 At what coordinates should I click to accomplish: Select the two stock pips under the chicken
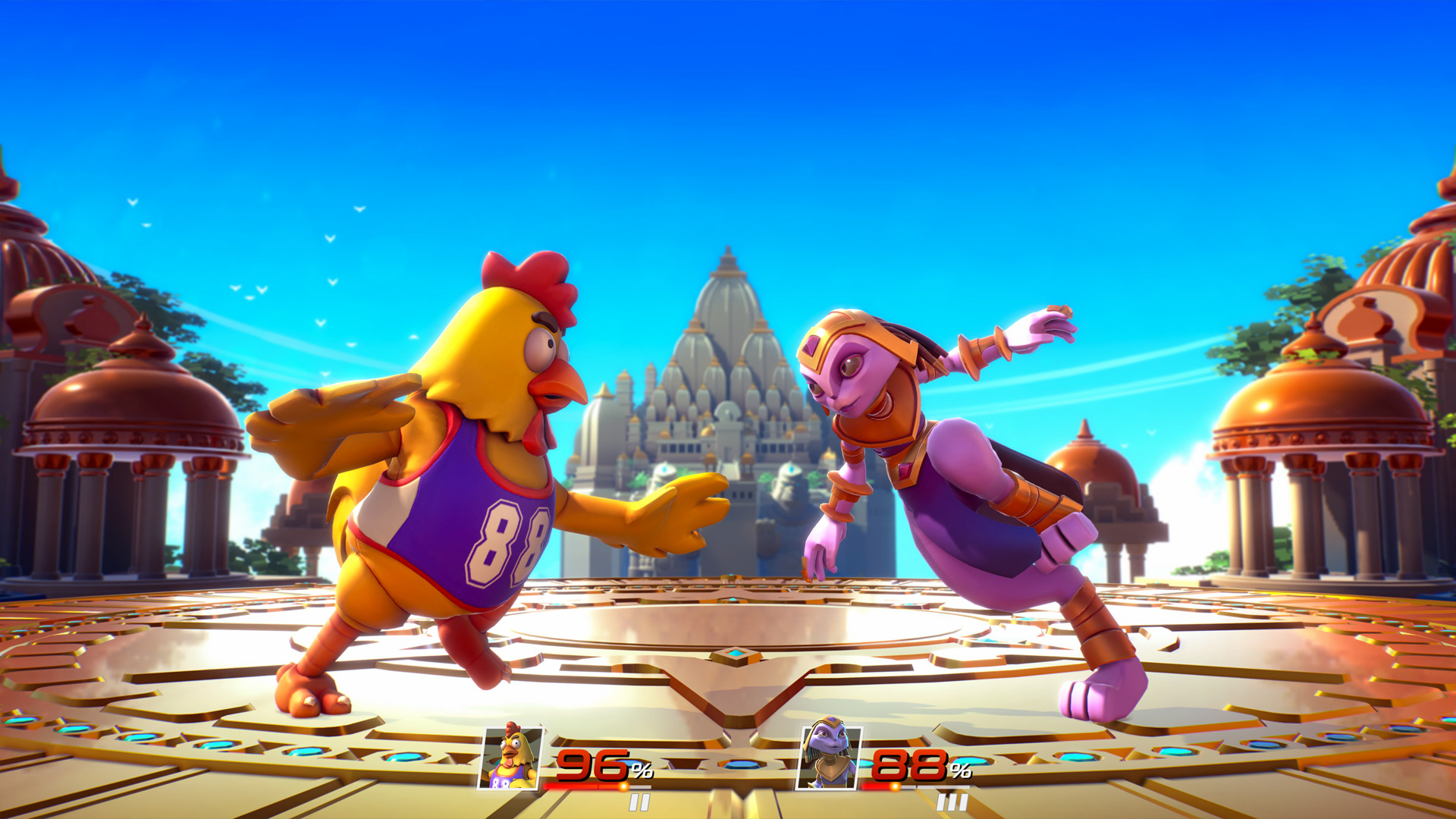tap(640, 801)
